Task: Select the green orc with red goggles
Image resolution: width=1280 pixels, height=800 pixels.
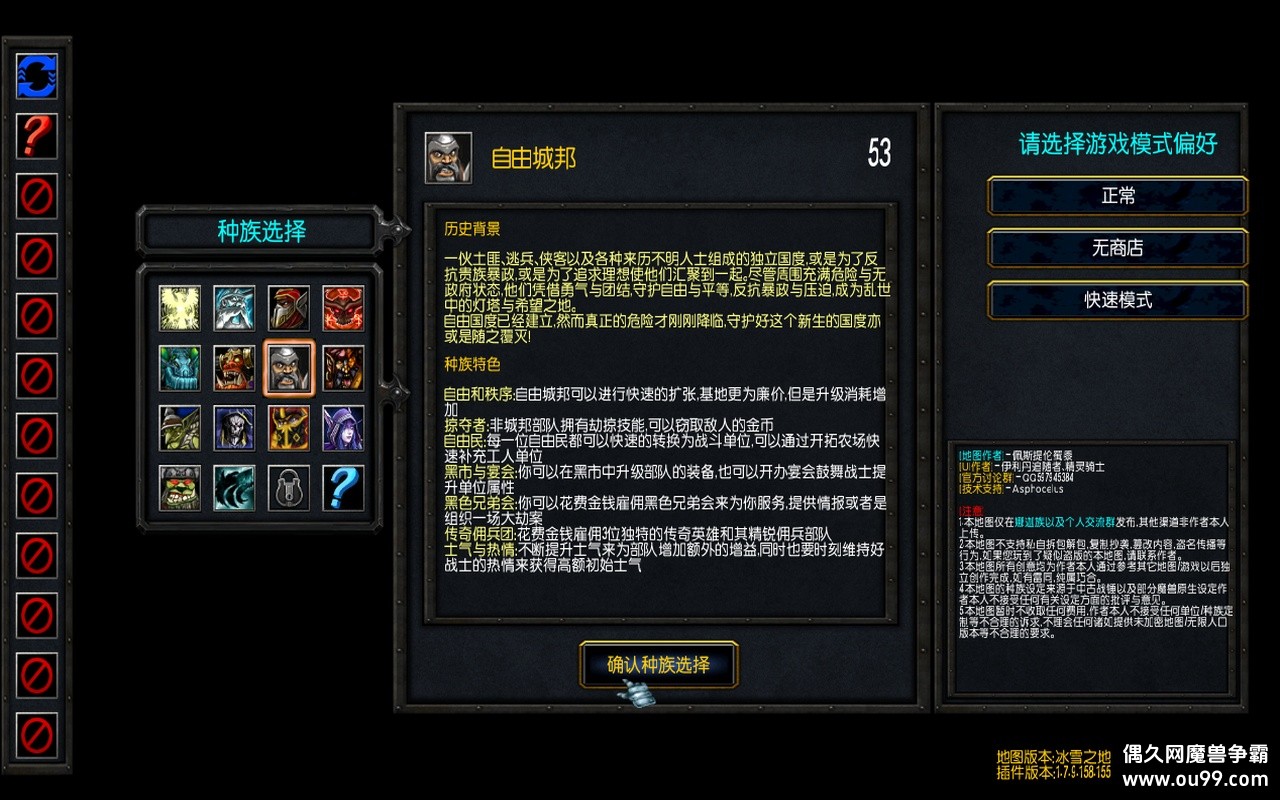Action: (180, 488)
